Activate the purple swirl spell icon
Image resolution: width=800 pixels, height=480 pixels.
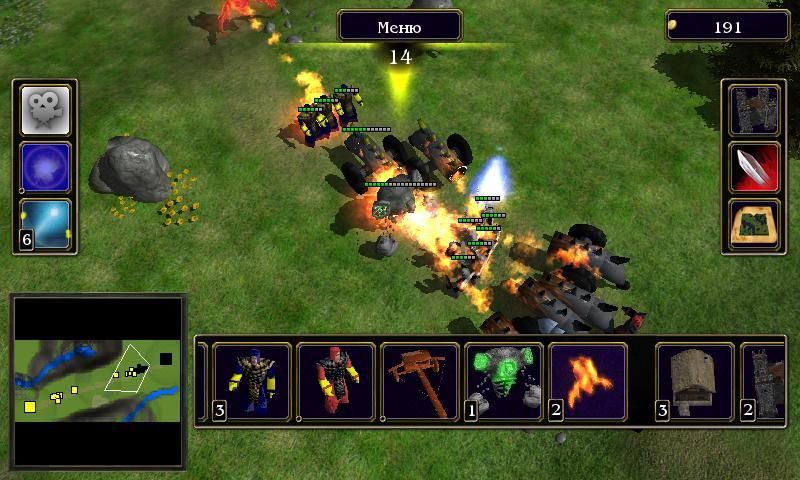(46, 167)
